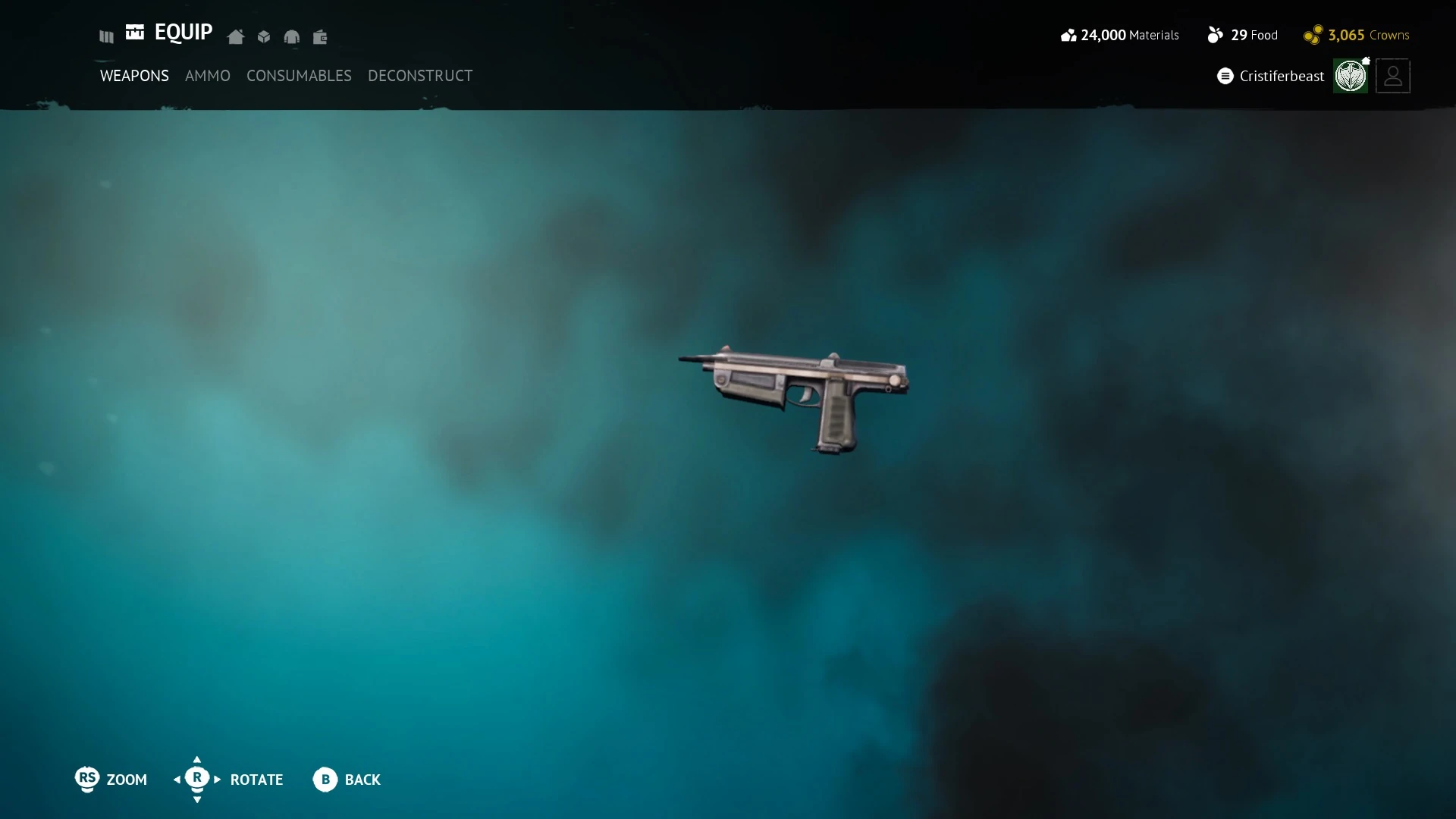Open the map icon
This screenshot has width=1456, height=819.
[x=105, y=36]
